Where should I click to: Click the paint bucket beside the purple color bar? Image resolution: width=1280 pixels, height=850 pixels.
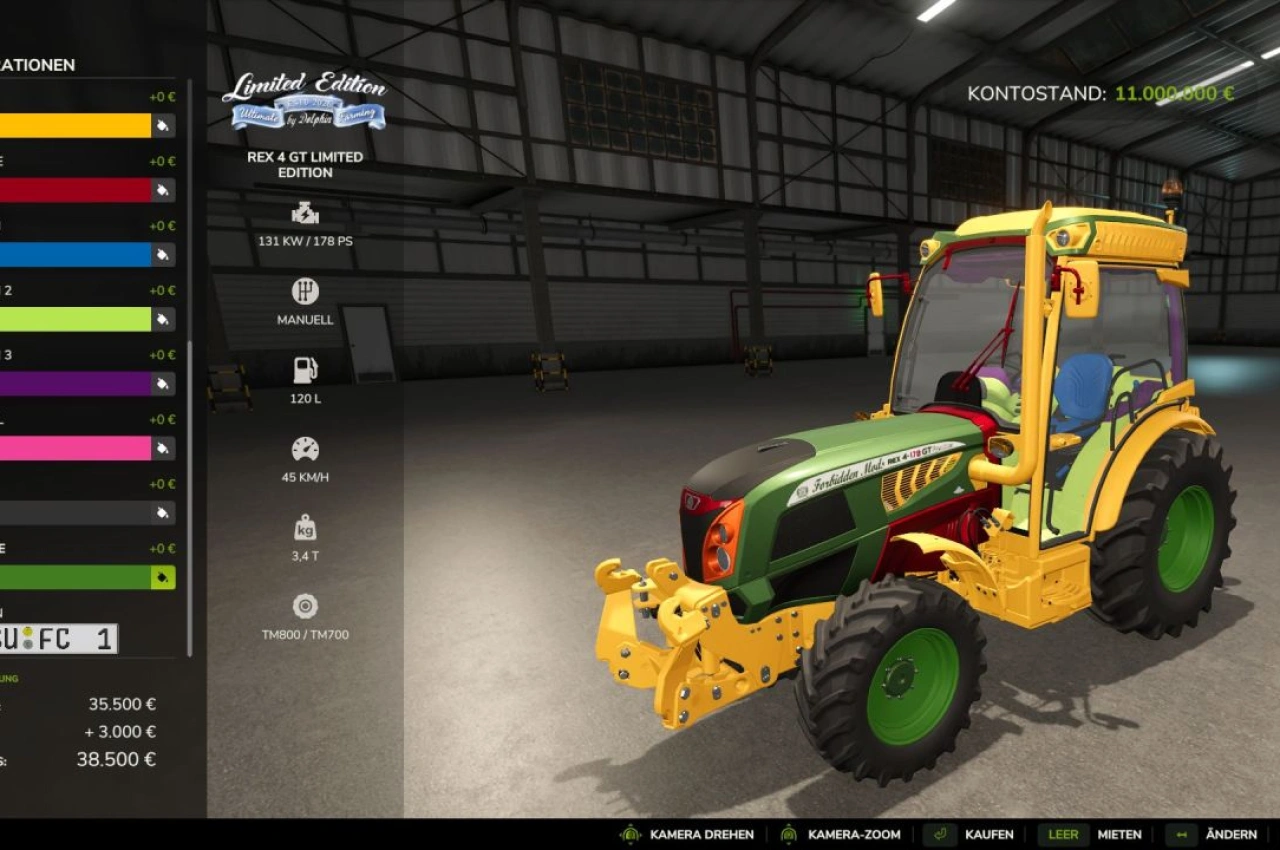coord(160,383)
